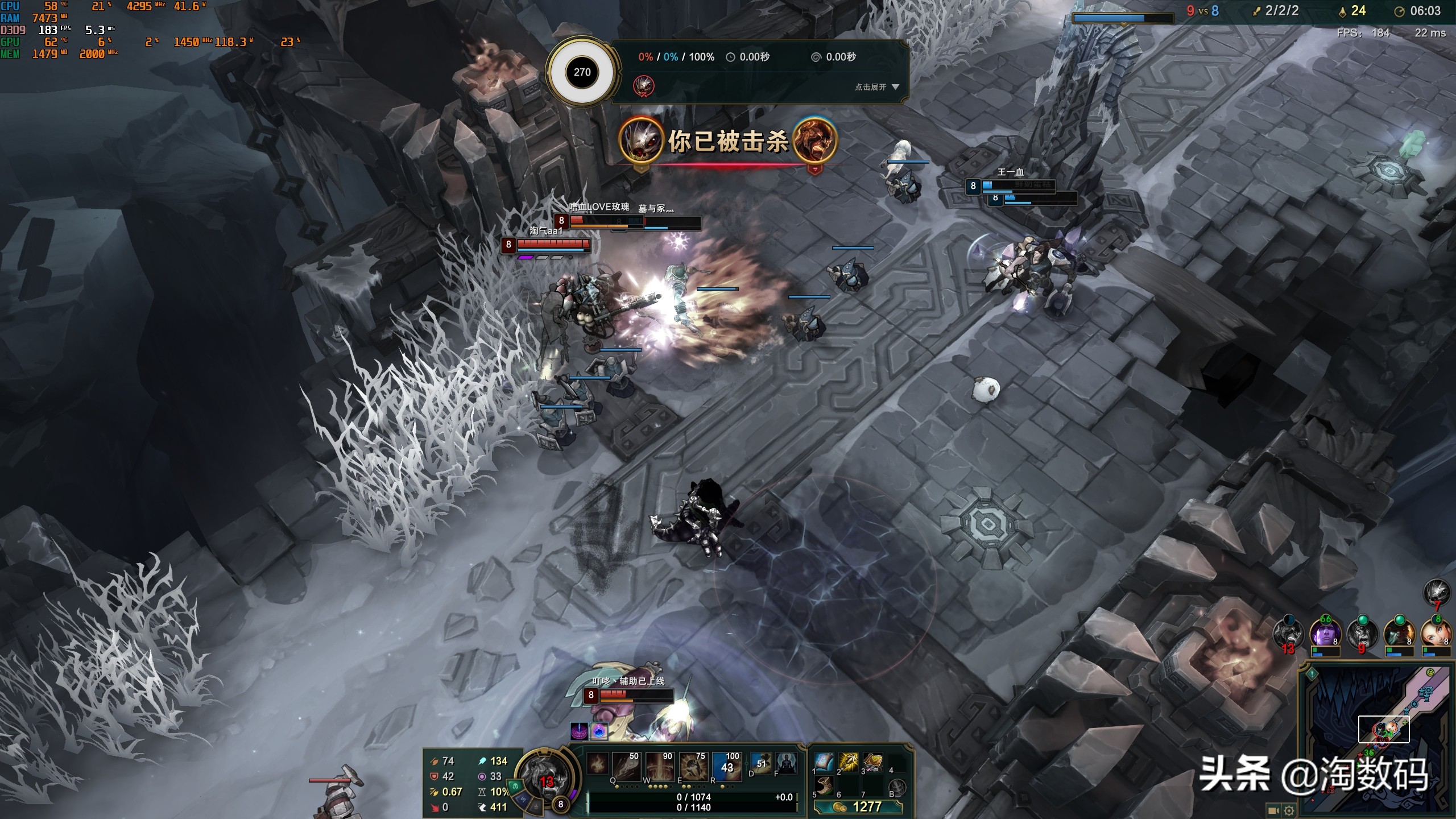Activate the W ability icon

pos(660,766)
